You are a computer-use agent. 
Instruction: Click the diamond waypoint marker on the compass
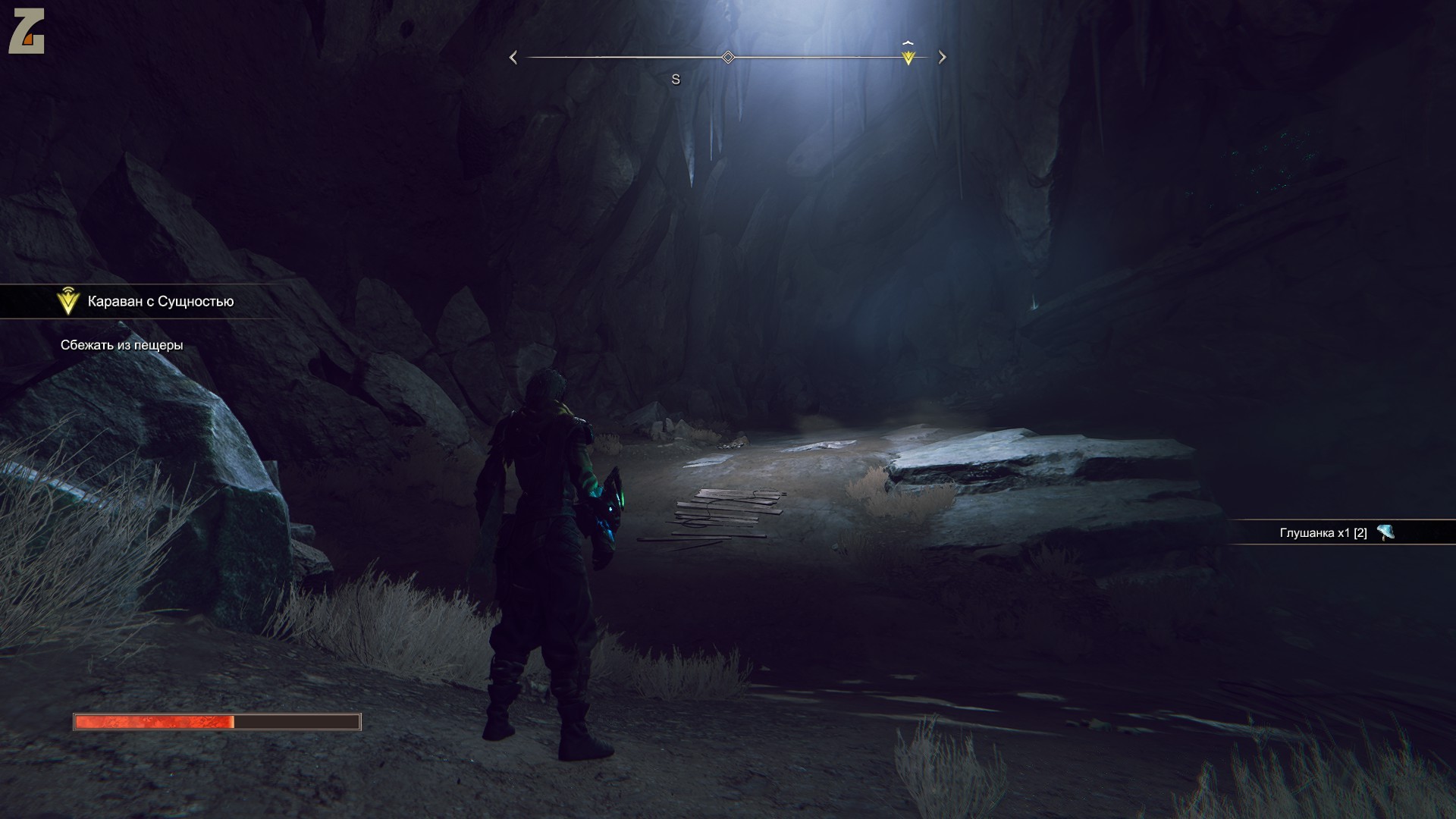[728, 58]
